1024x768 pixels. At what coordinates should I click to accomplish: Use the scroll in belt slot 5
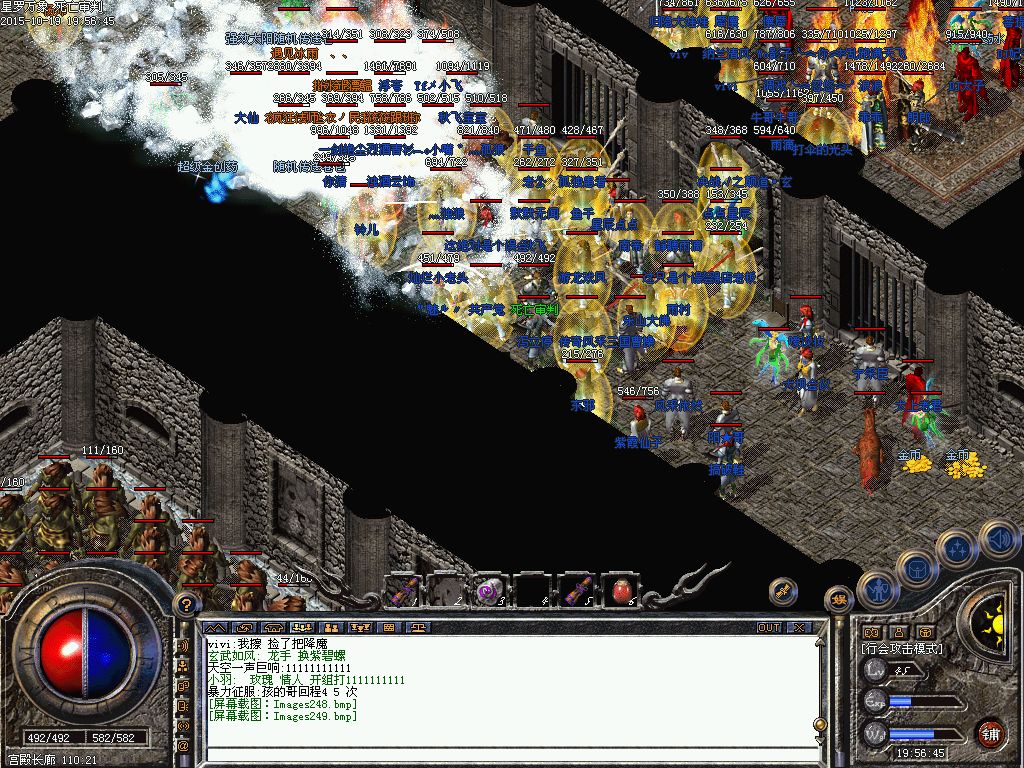pyautogui.click(x=576, y=590)
